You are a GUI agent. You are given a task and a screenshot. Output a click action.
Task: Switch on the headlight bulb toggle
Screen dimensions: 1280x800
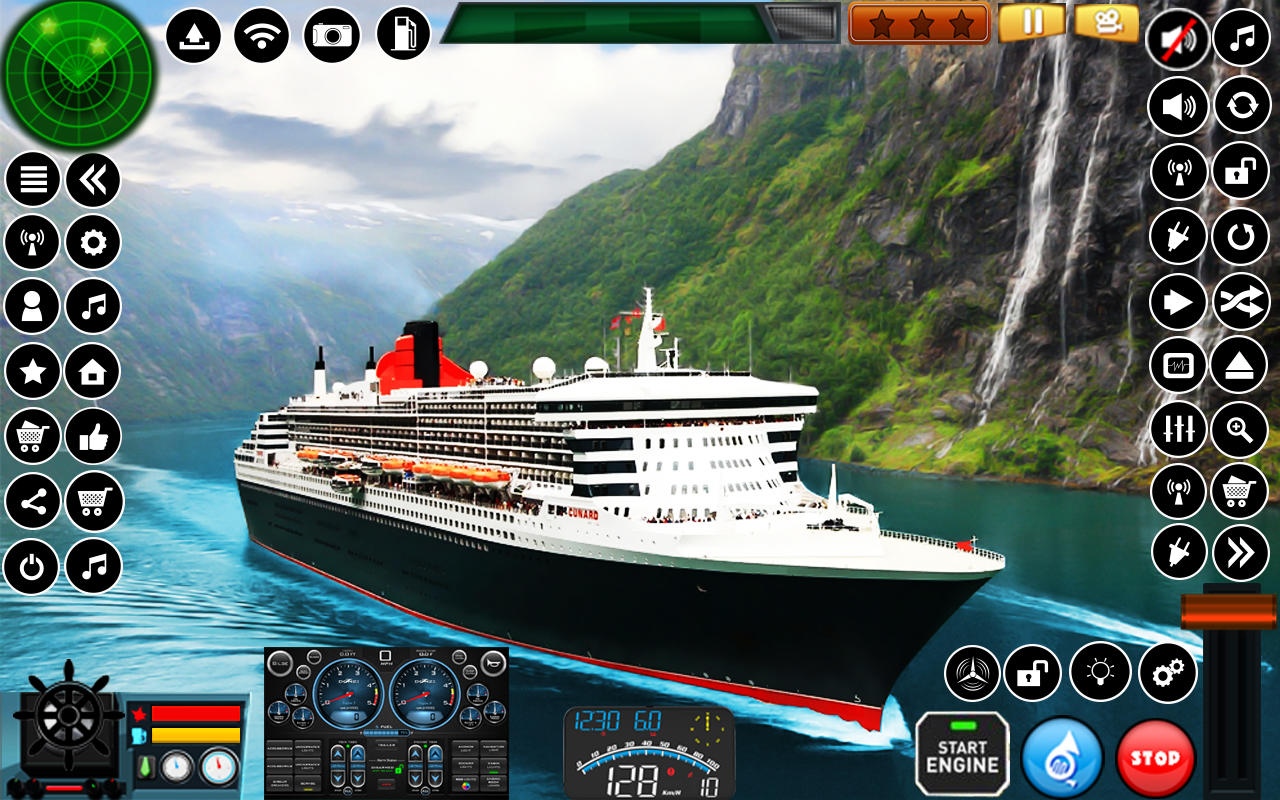click(1100, 673)
